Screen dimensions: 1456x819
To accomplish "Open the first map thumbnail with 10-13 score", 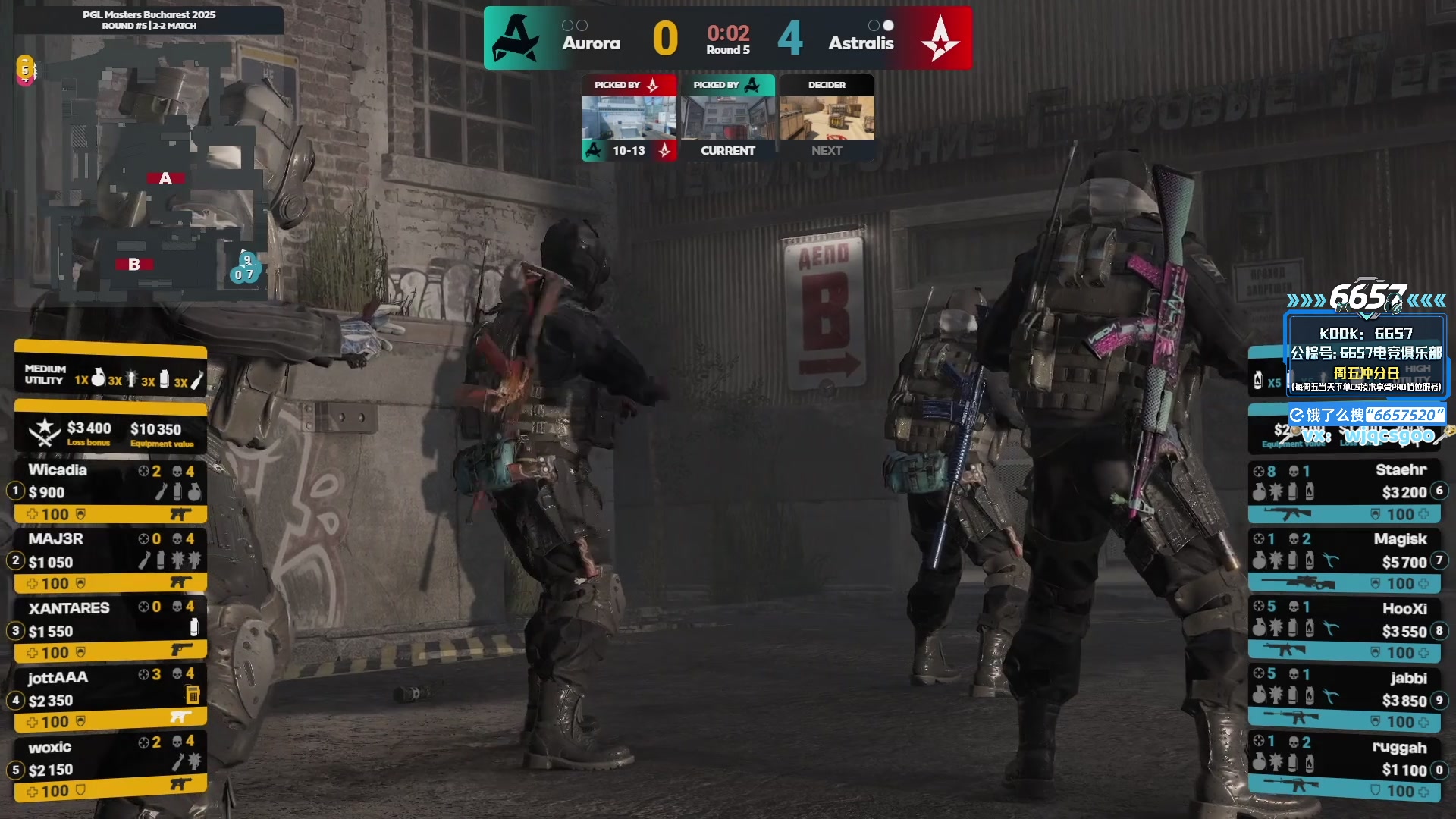I will (629, 118).
